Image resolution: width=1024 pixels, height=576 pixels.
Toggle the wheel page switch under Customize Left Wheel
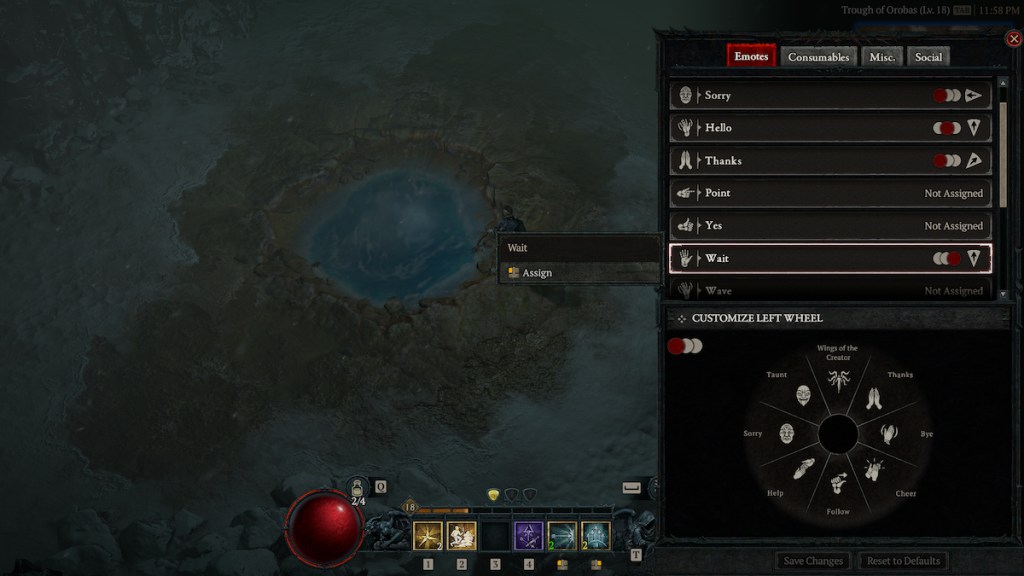pos(685,346)
